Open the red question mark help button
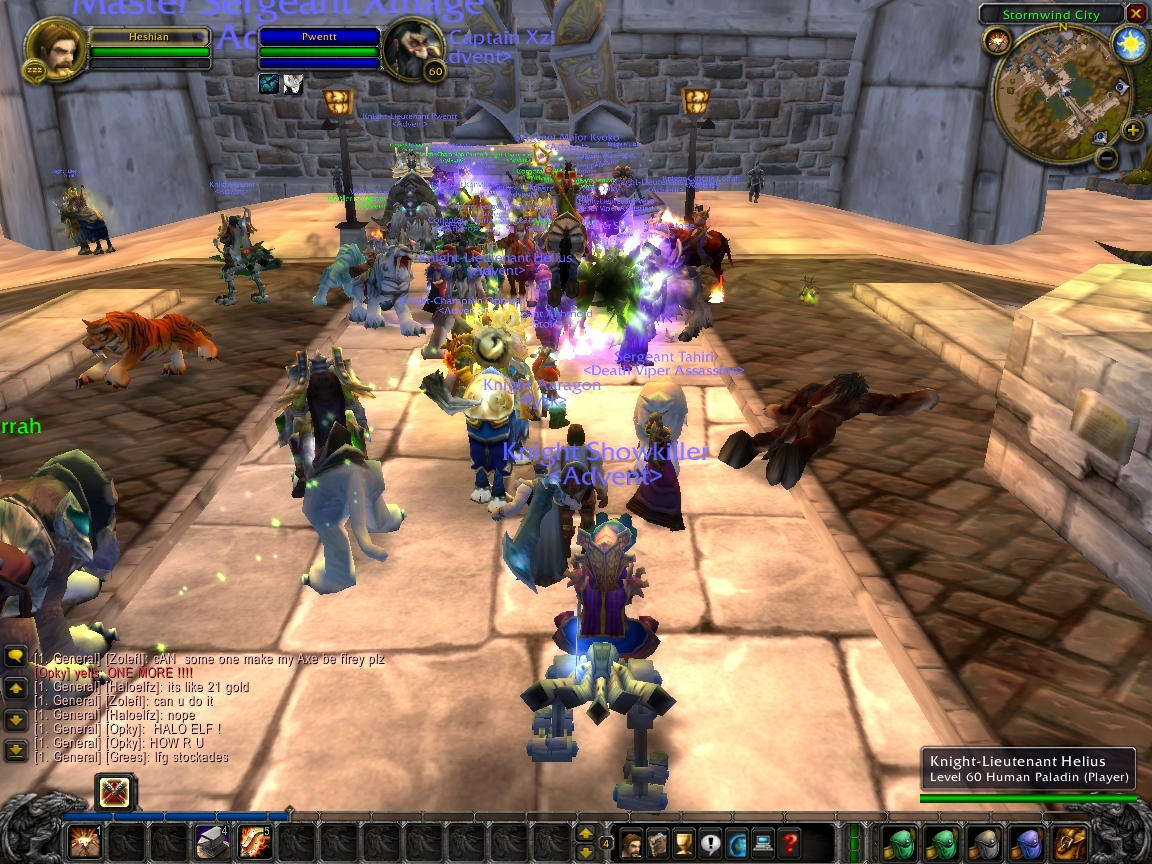 (790, 843)
